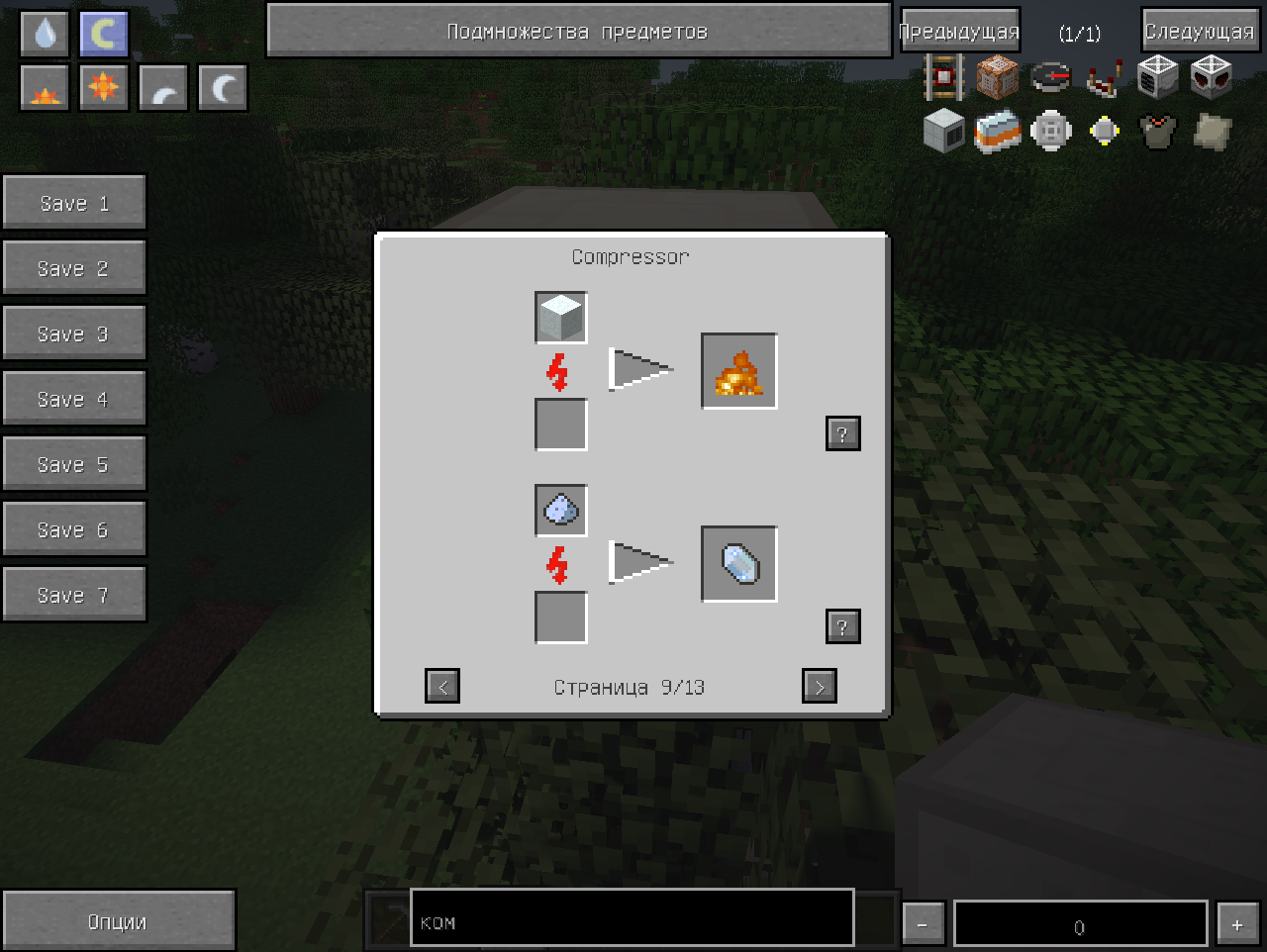Select the orange output item of first recipe
This screenshot has height=952, width=1267.
click(x=739, y=372)
